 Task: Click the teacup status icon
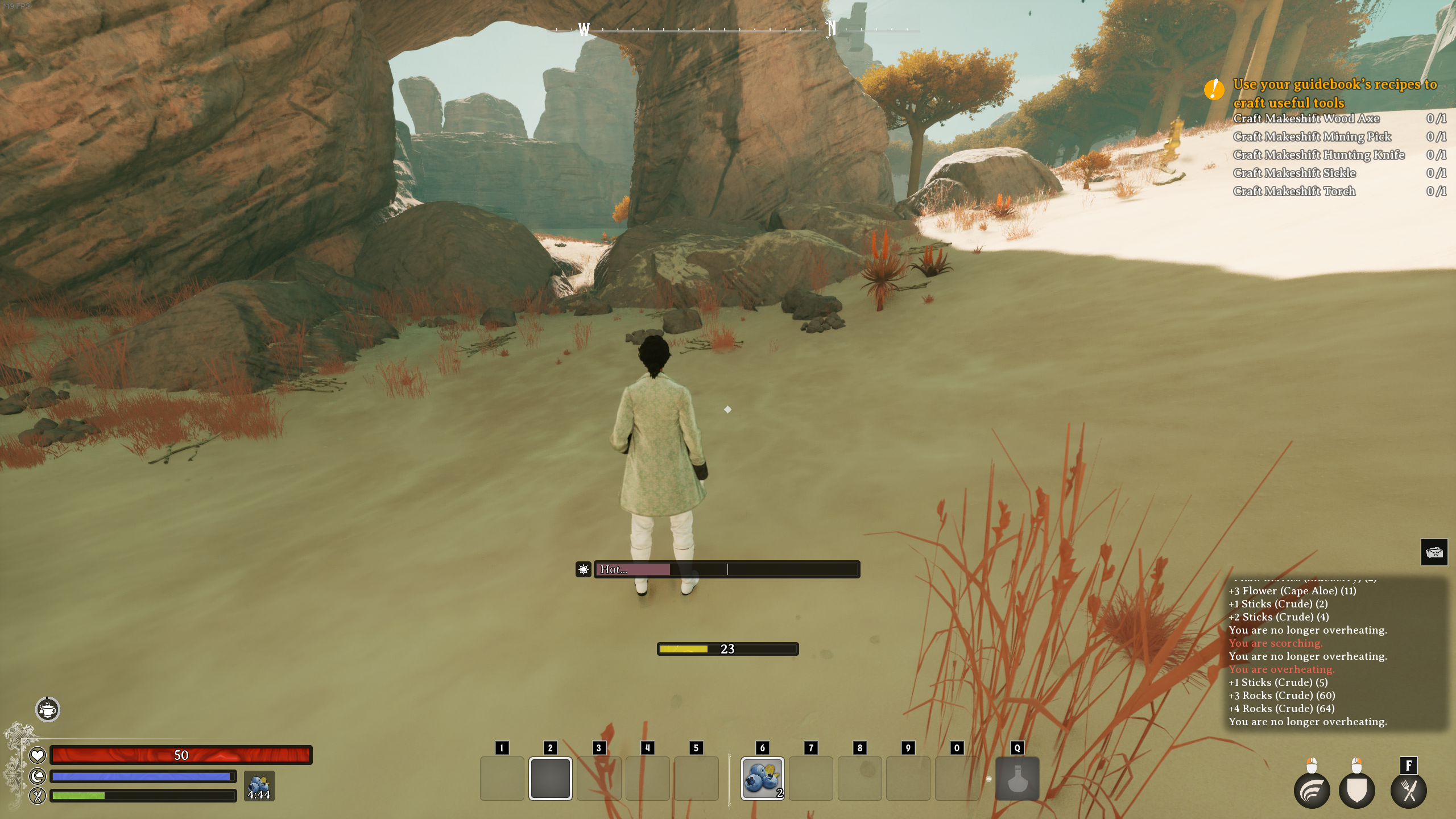(48, 709)
